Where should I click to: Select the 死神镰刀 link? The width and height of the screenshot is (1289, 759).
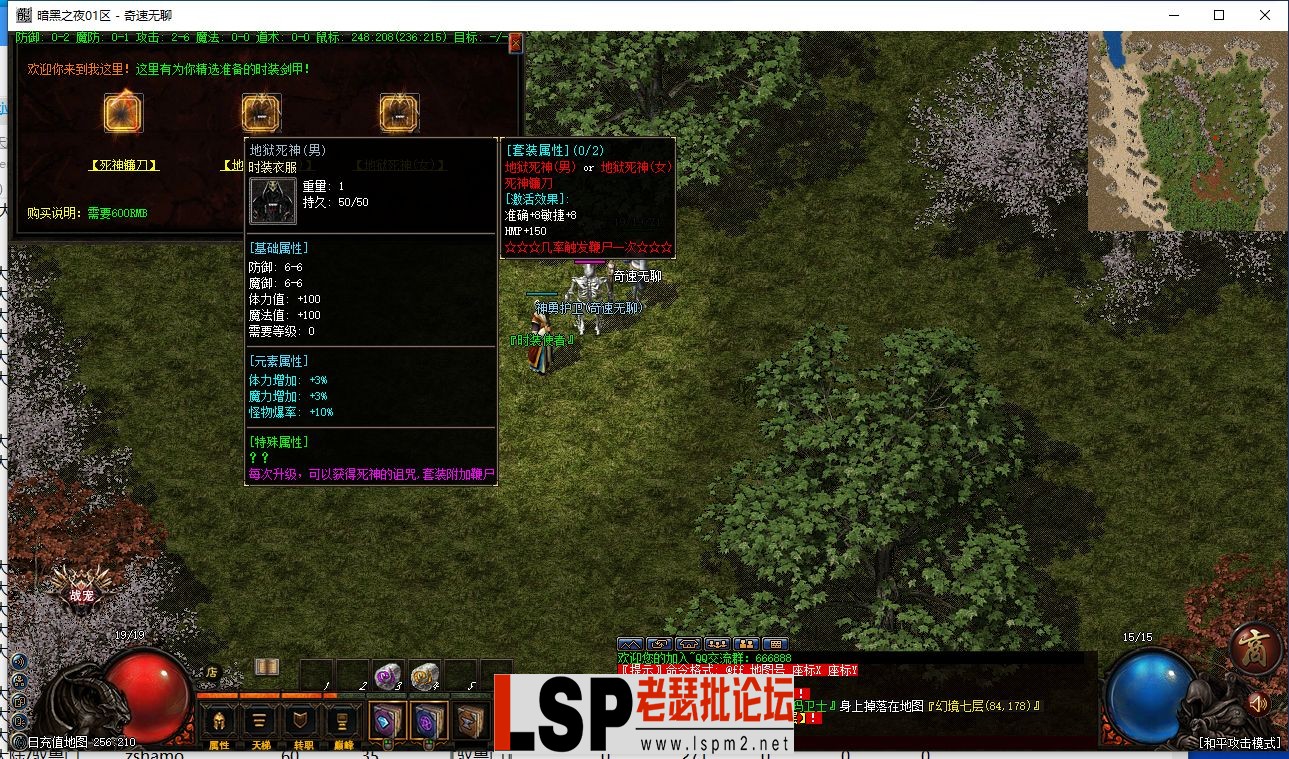point(124,165)
